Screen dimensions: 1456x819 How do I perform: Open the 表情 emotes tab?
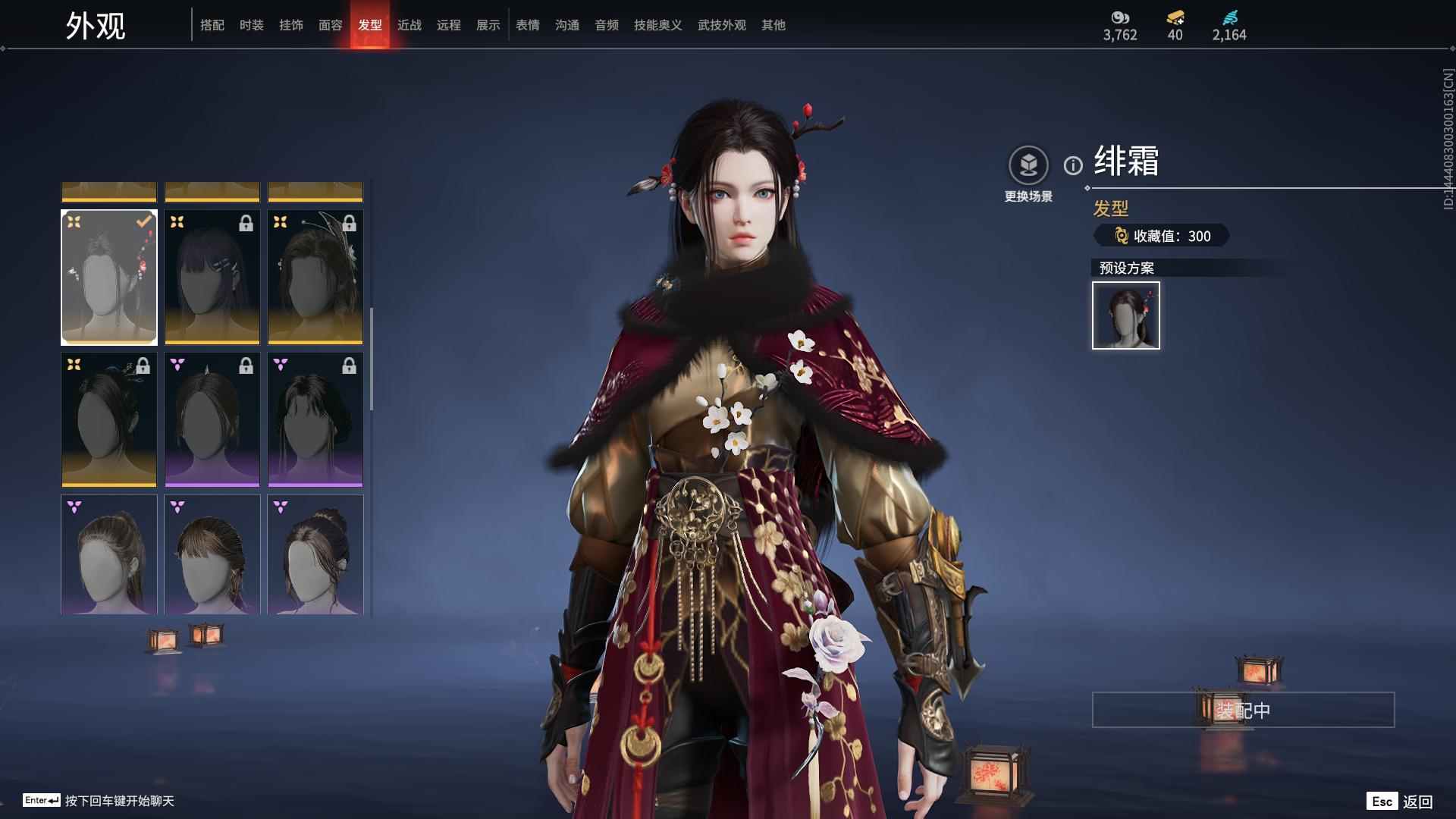[x=528, y=25]
